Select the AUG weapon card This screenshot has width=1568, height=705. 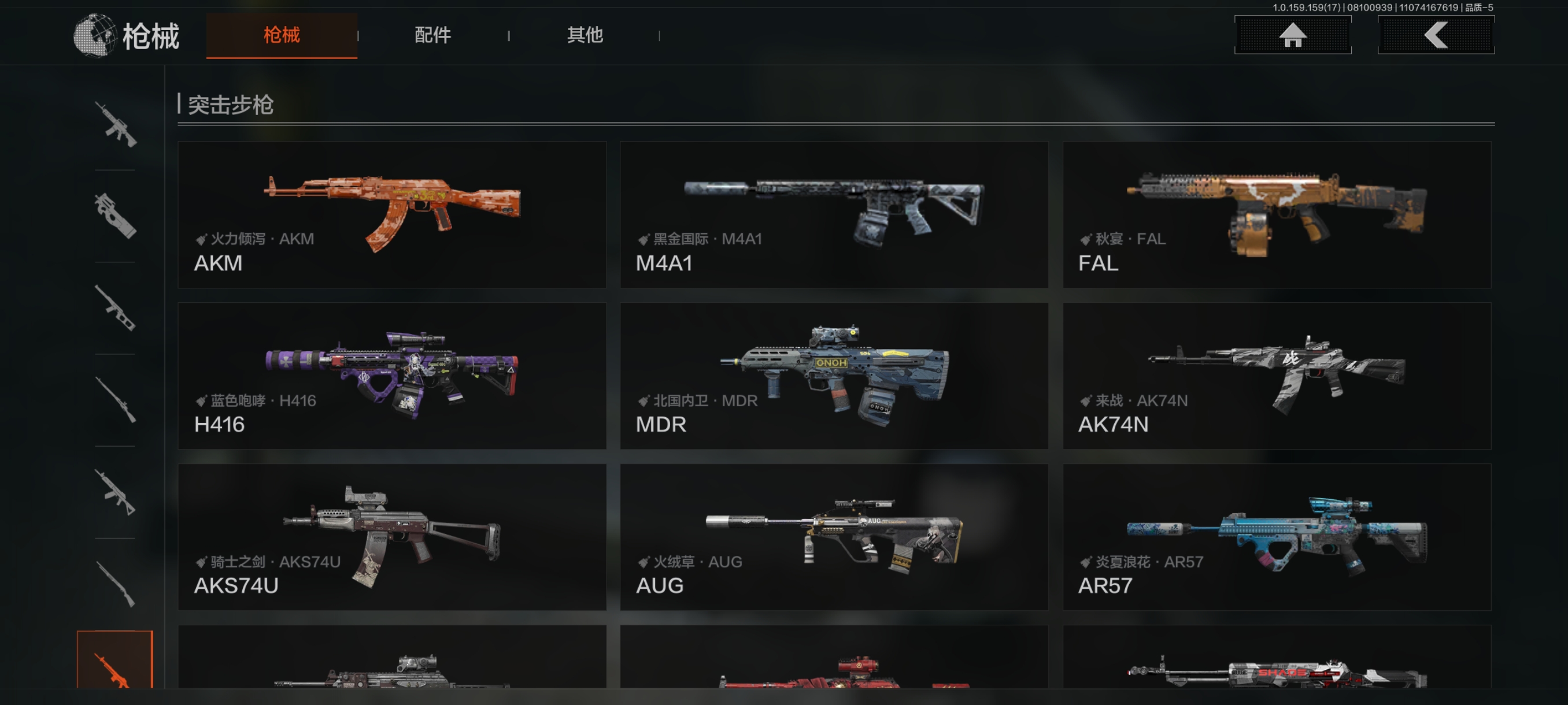click(x=834, y=536)
